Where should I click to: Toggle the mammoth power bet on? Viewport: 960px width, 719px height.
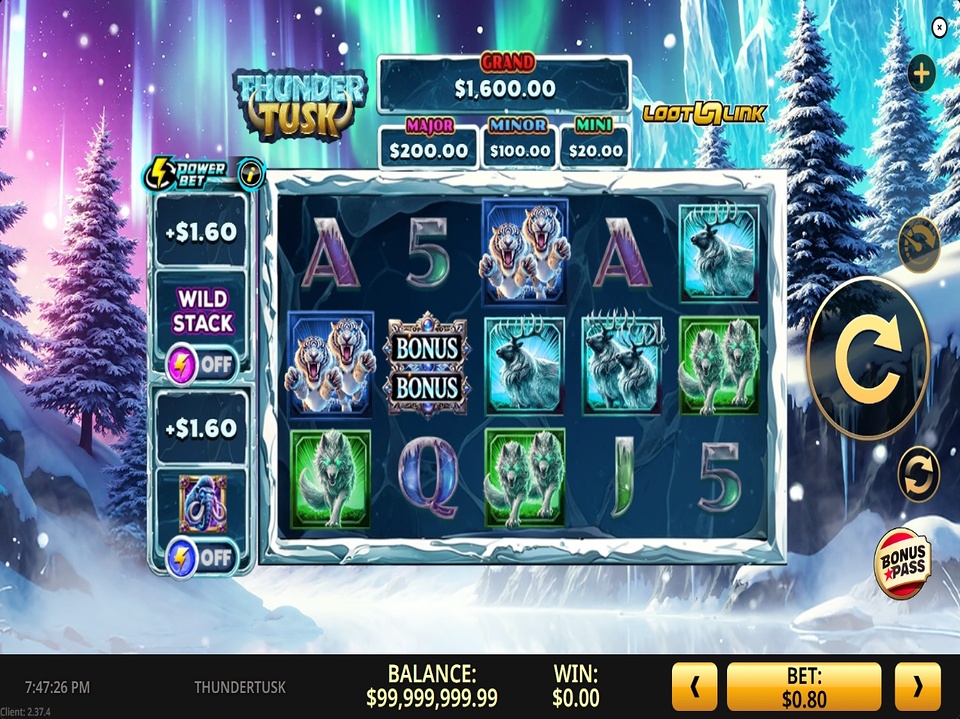[201, 555]
